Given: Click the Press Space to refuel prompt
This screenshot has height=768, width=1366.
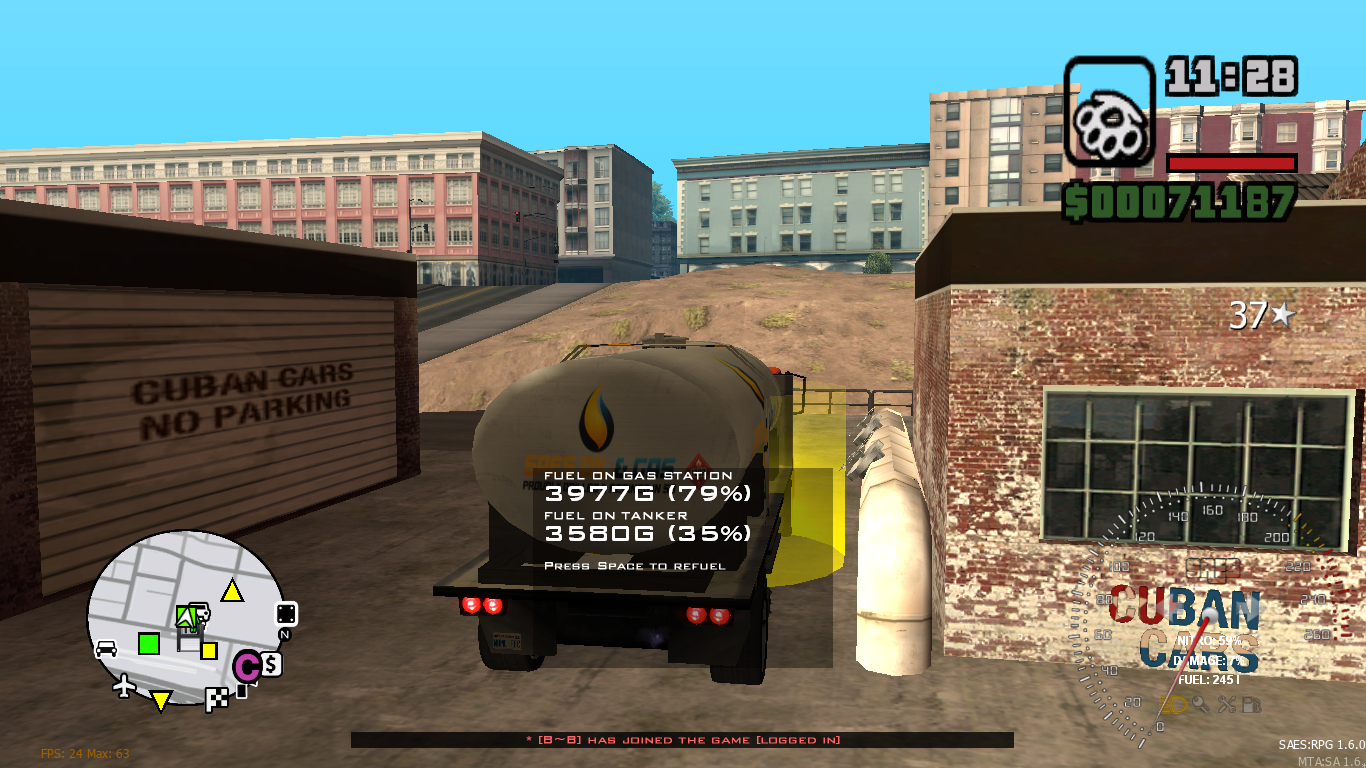Looking at the screenshot, I should pyautogui.click(x=634, y=564).
